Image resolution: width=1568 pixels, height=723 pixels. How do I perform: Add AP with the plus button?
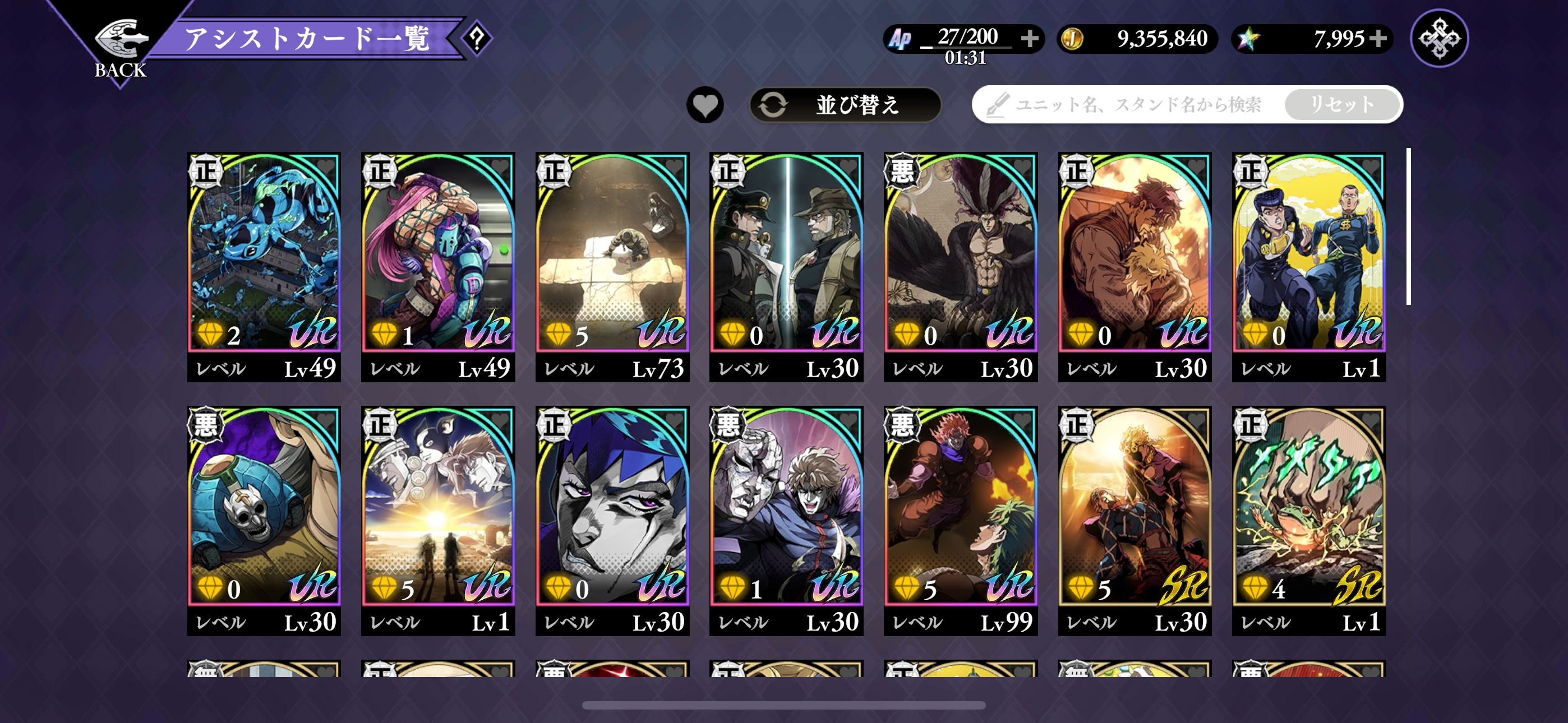tap(1029, 38)
